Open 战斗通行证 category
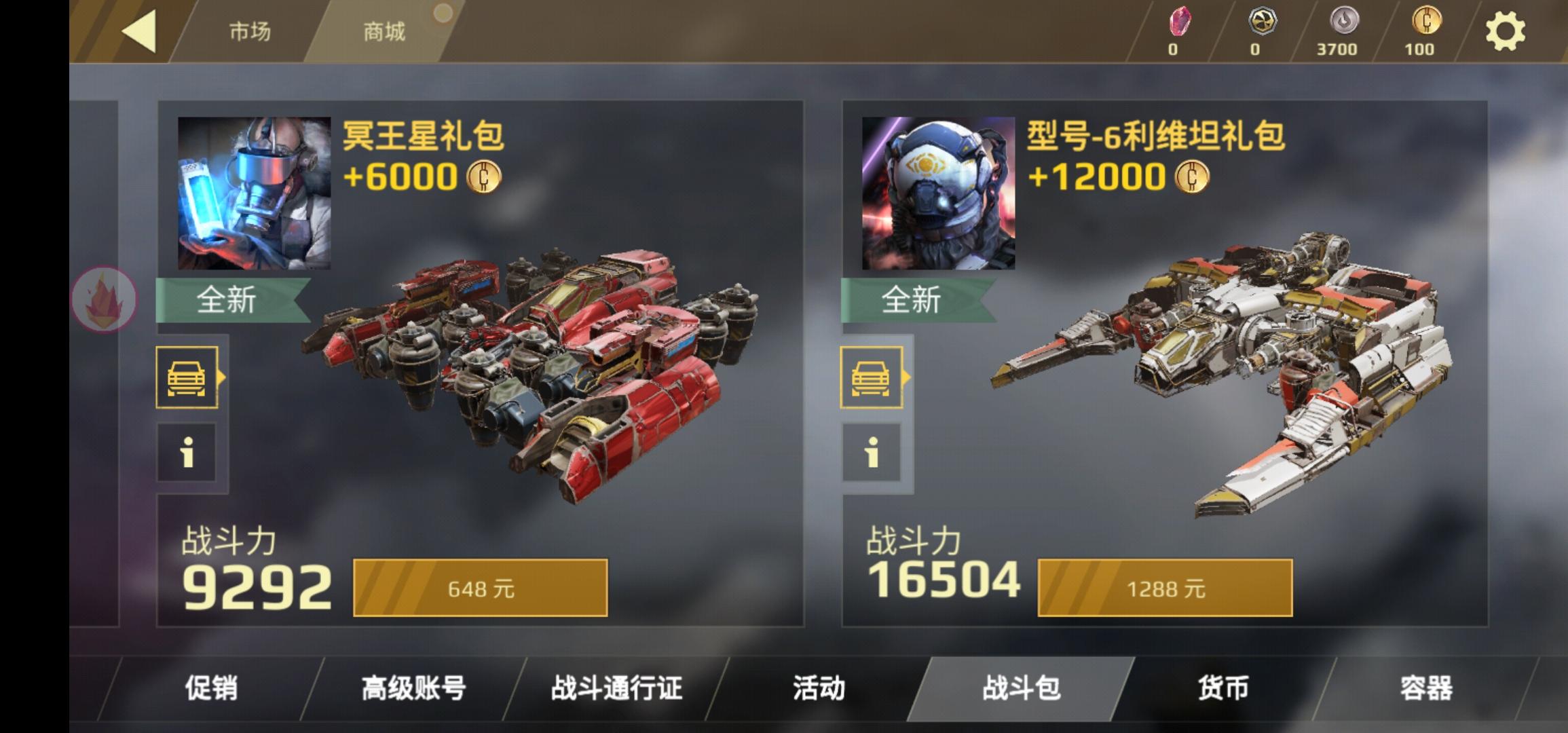This screenshot has width=1568, height=733. [x=616, y=688]
